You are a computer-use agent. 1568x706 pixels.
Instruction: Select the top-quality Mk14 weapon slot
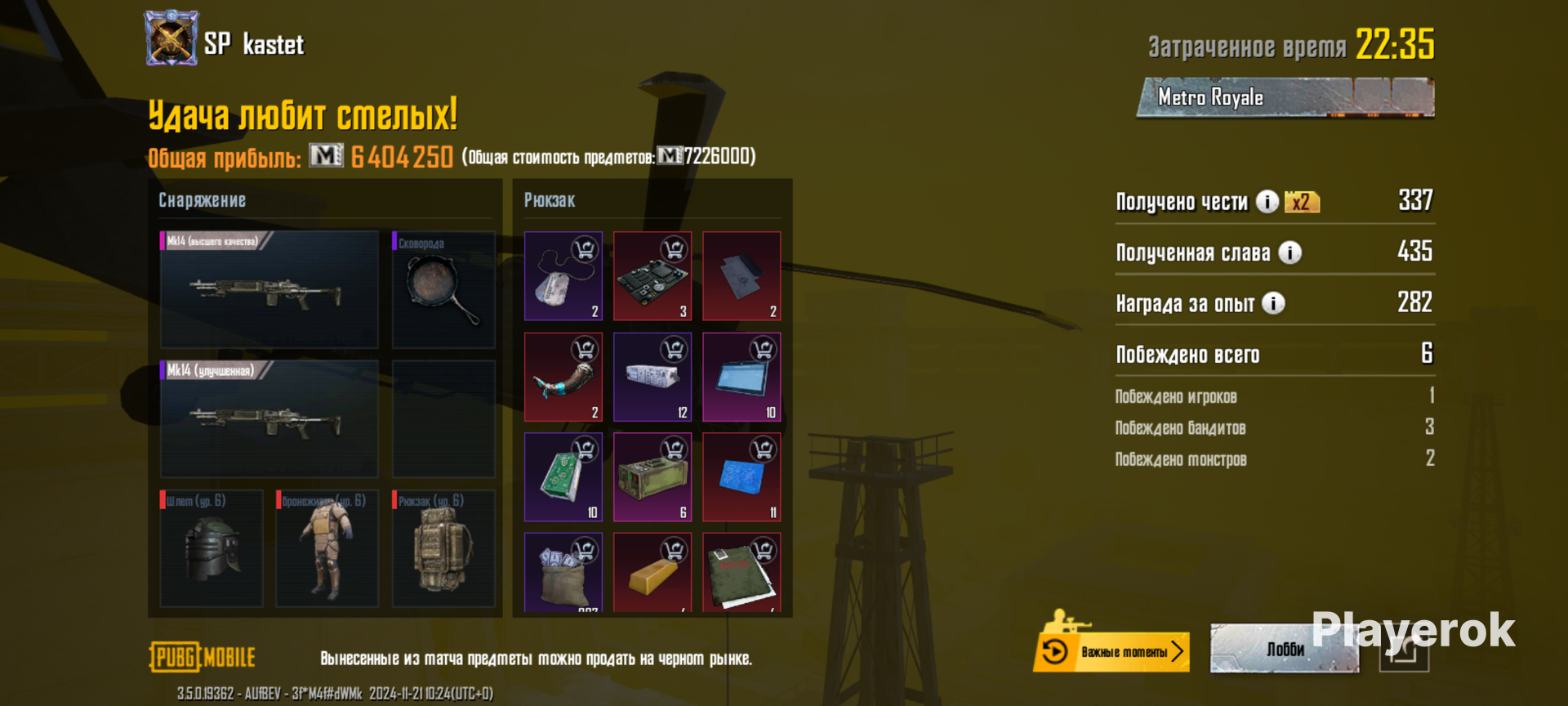tap(269, 289)
